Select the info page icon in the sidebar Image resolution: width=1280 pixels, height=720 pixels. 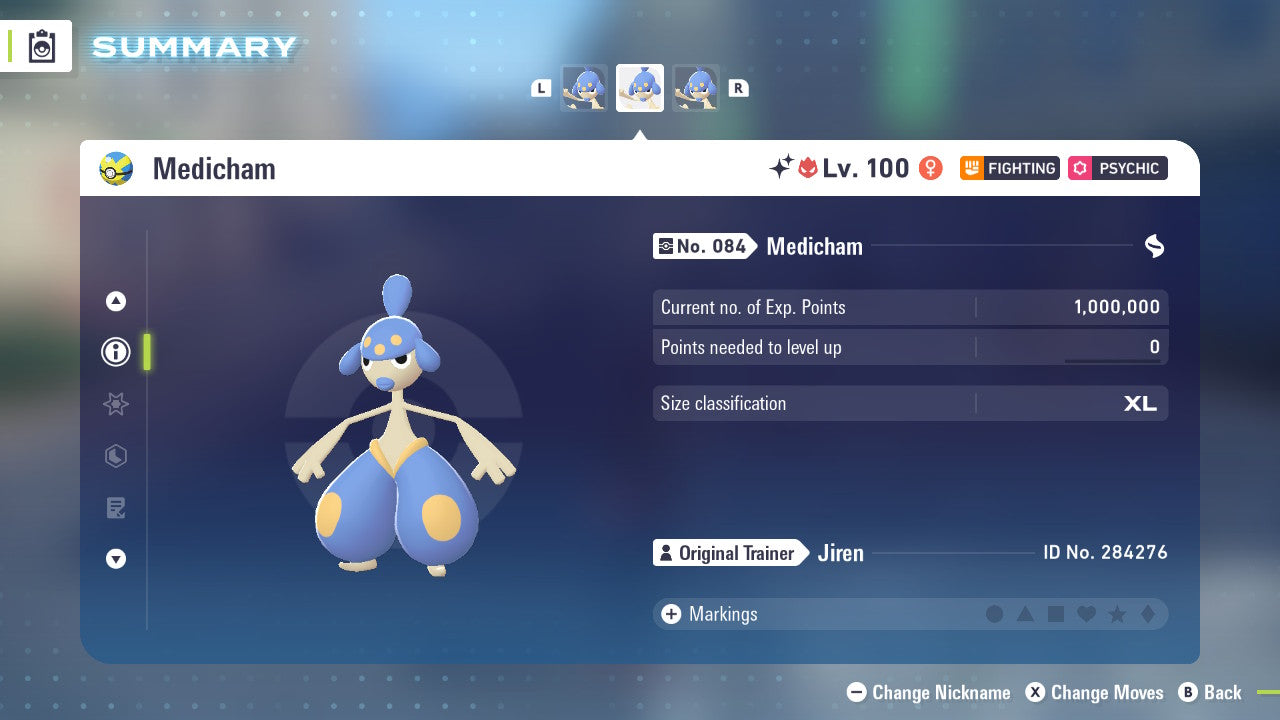pyautogui.click(x=115, y=352)
